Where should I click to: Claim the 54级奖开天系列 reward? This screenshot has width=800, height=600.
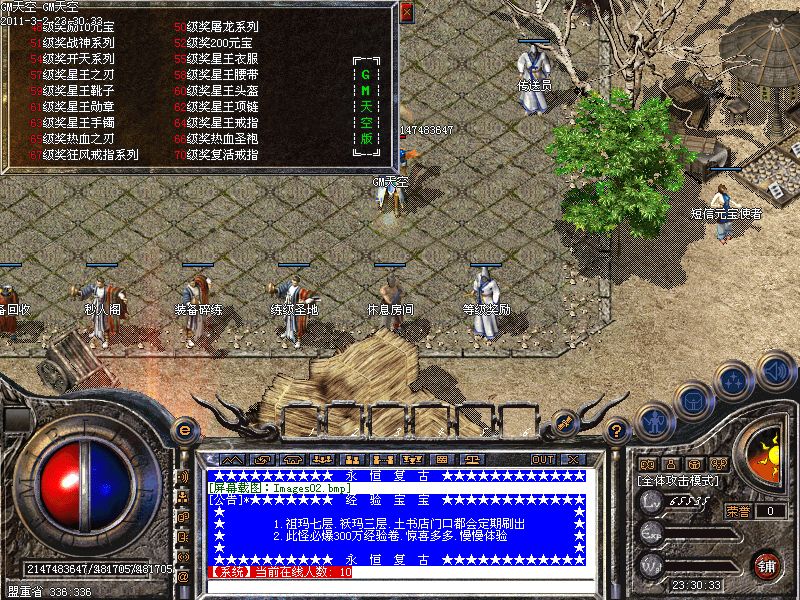[x=78, y=59]
